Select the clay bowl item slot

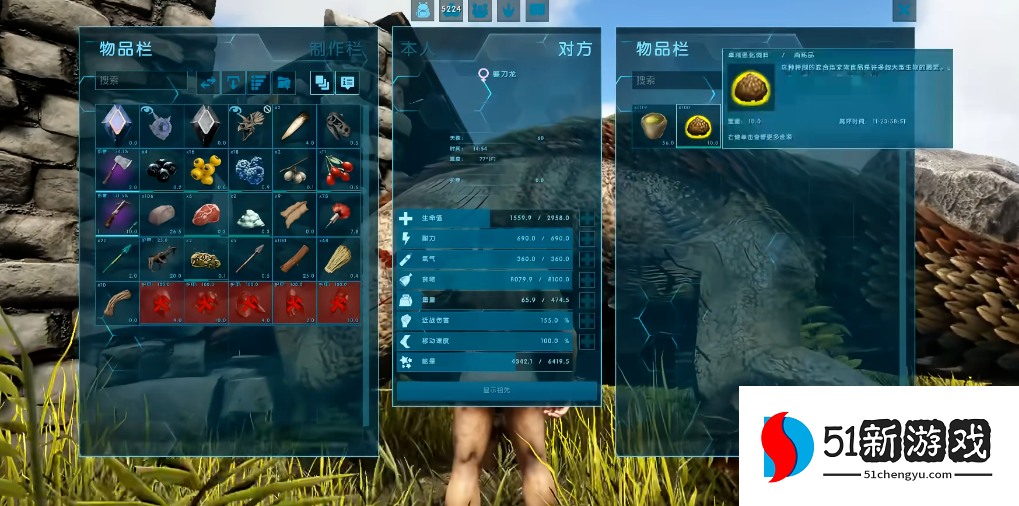656,125
